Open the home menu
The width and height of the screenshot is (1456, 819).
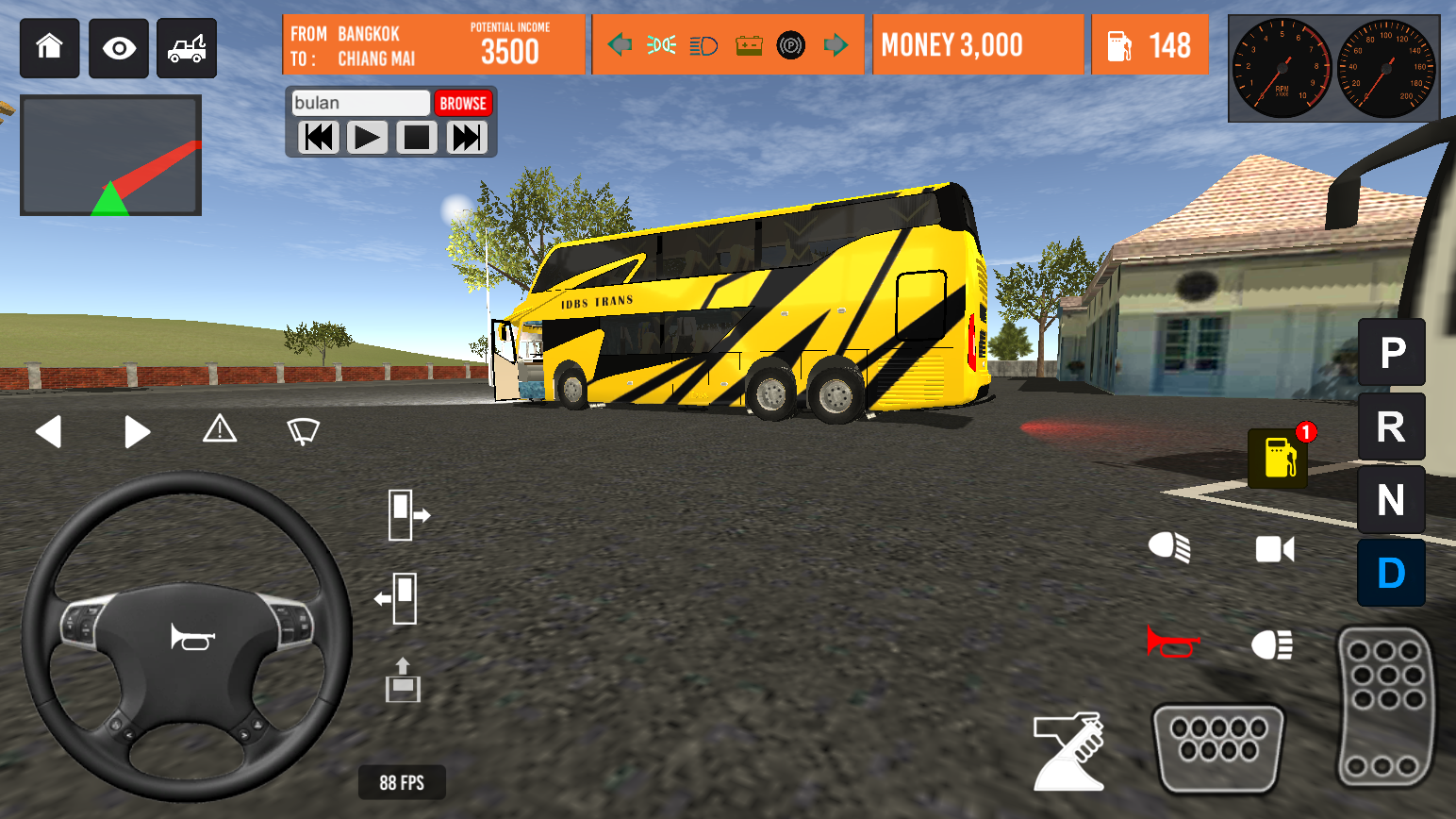pos(49,48)
